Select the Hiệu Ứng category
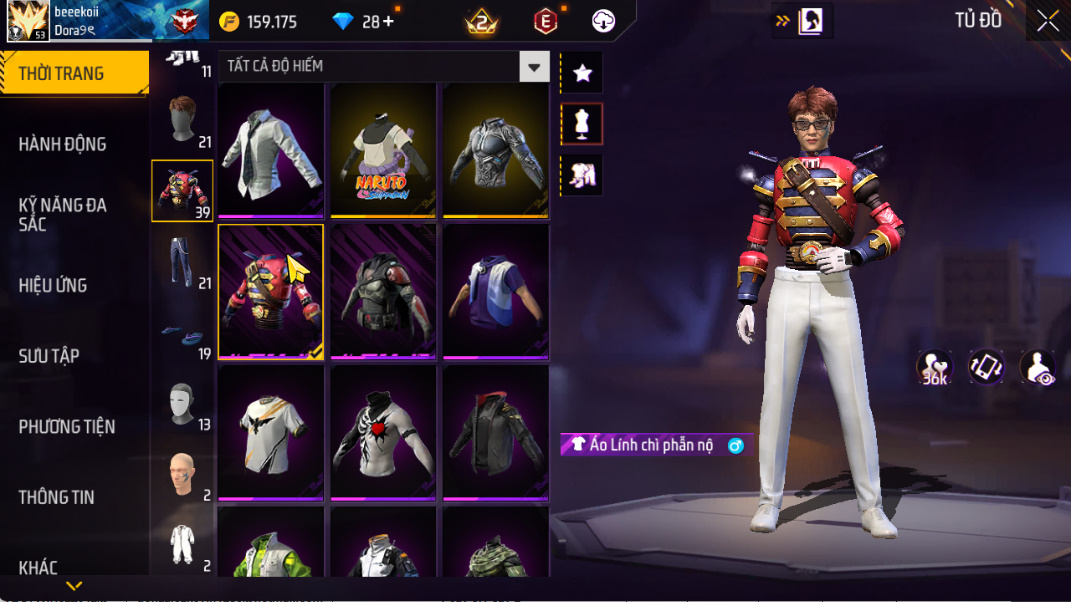The width and height of the screenshot is (1071, 602). [52, 285]
